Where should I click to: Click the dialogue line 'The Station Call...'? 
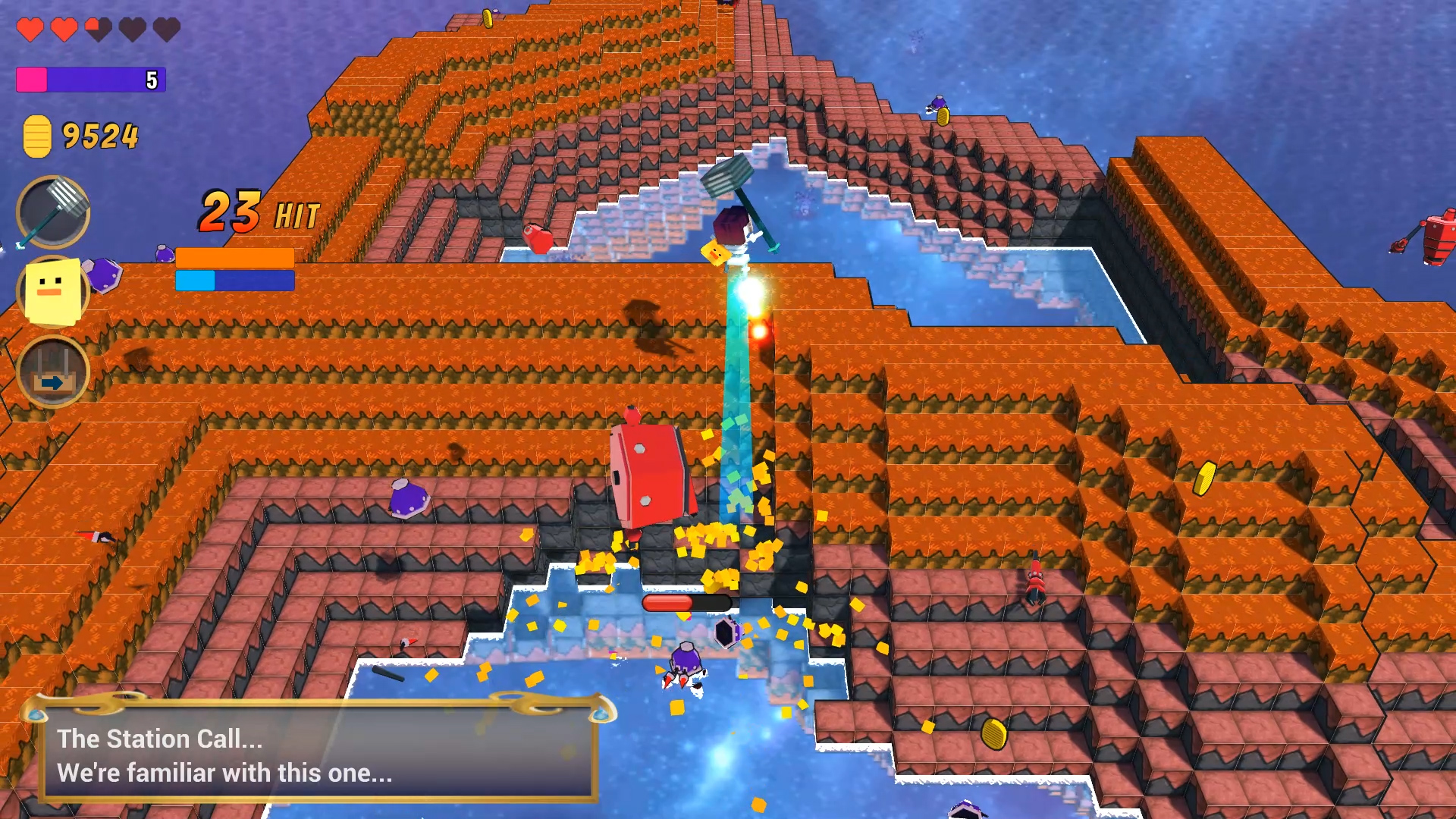click(161, 739)
